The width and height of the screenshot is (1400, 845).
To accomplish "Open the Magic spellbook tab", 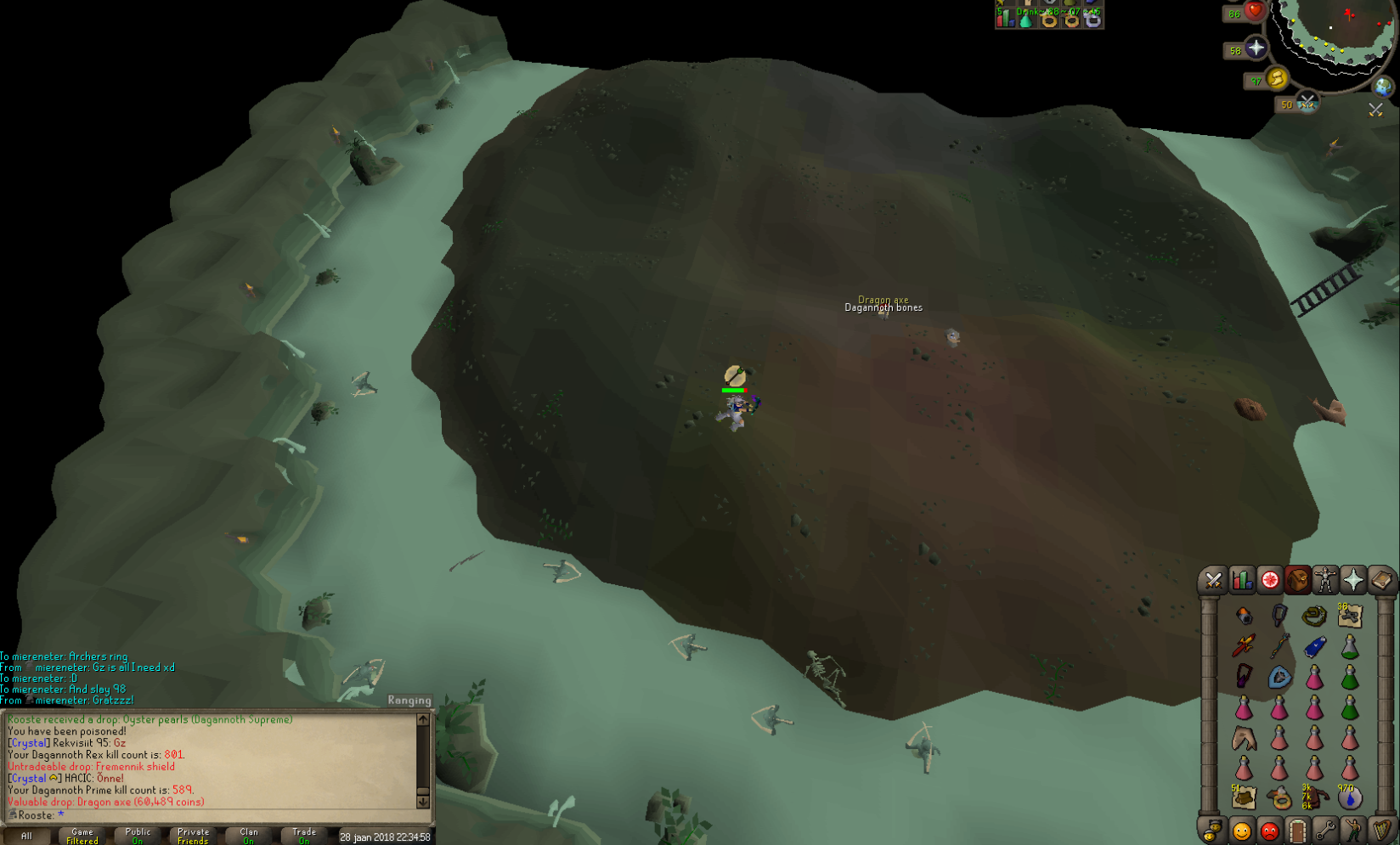I will pyautogui.click(x=1383, y=578).
